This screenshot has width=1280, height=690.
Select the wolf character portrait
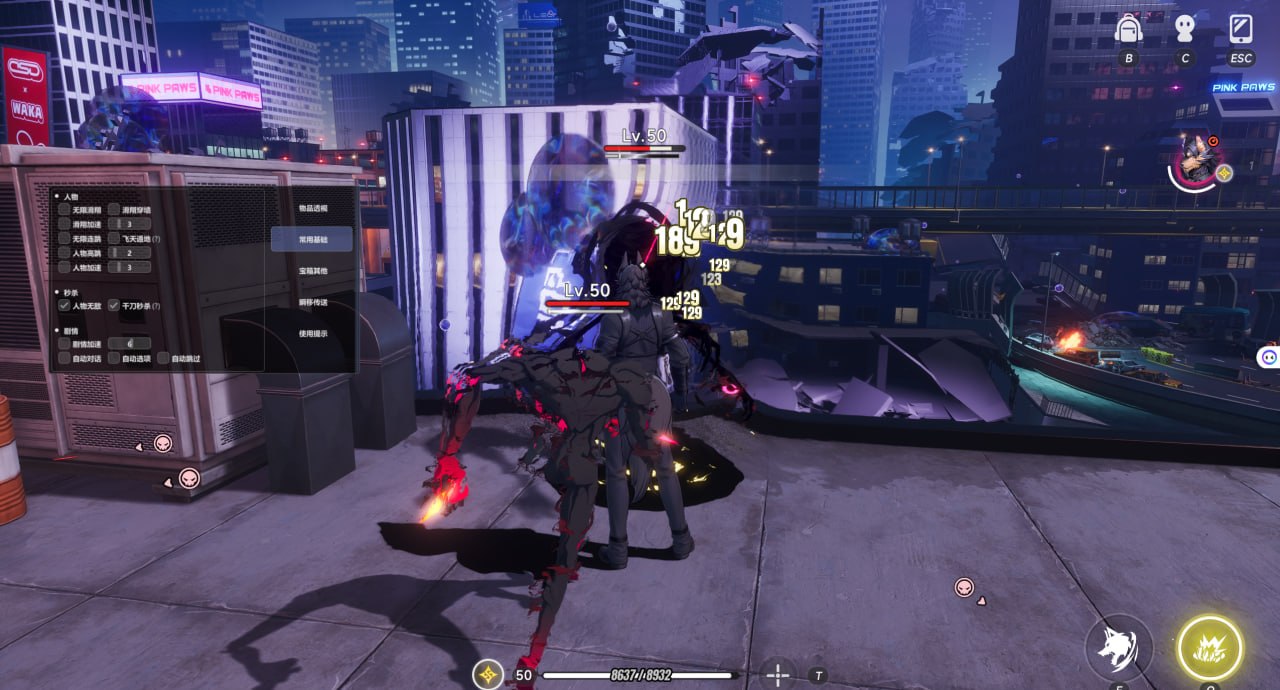coord(1193,160)
